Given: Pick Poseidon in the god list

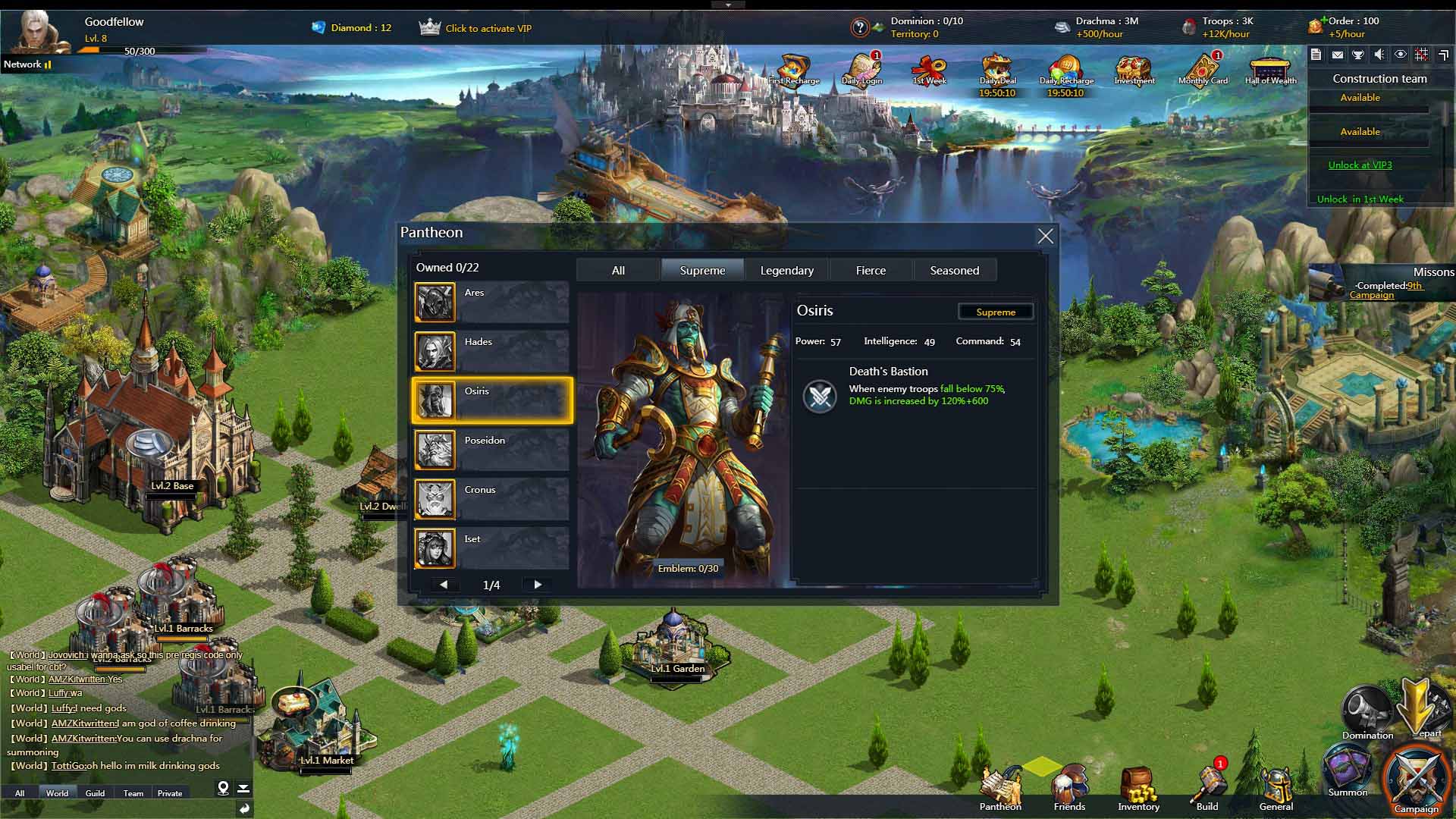Looking at the screenshot, I should pos(491,450).
